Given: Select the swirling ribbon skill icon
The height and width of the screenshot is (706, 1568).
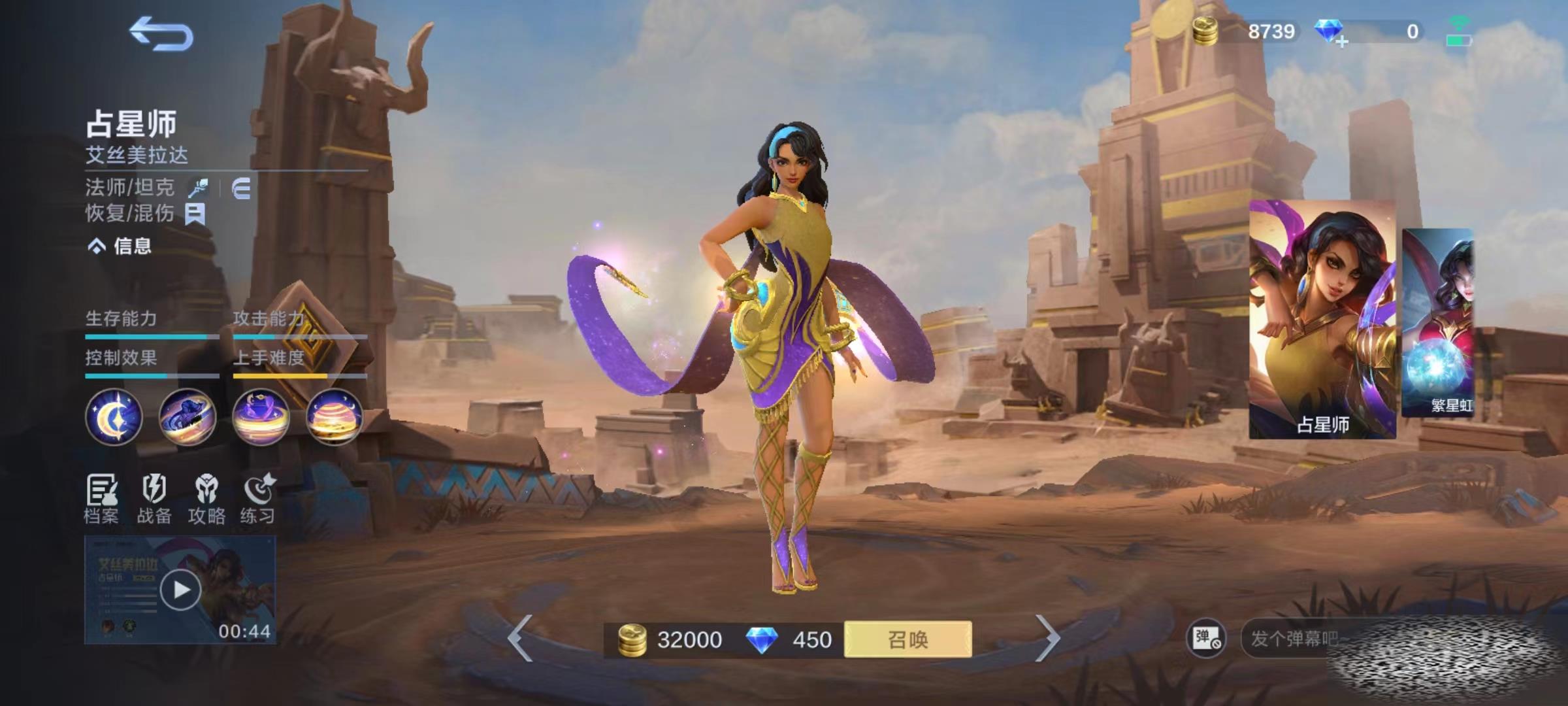Looking at the screenshot, I should pyautogui.click(x=188, y=417).
